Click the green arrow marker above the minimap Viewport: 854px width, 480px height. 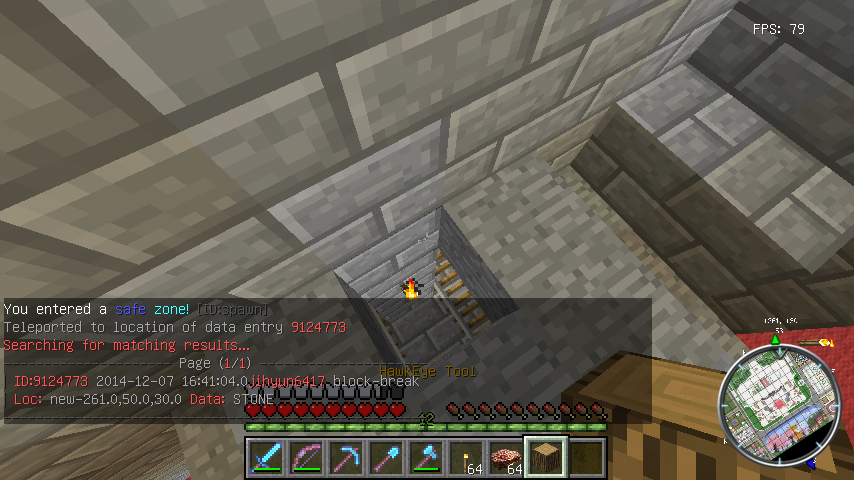point(775,340)
